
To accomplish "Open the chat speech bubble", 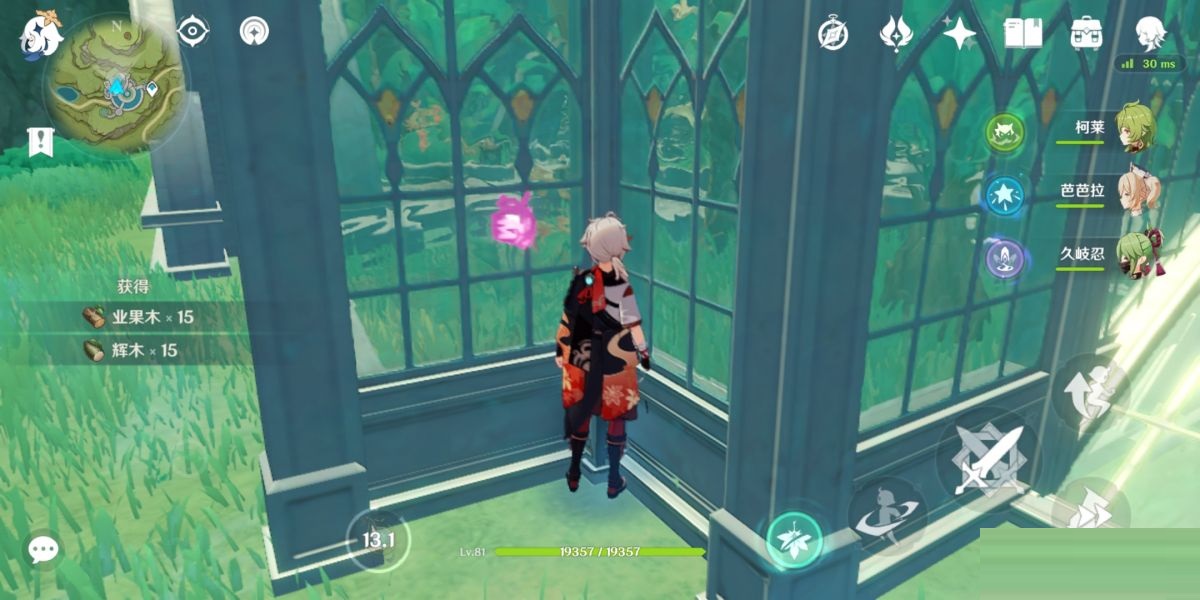I will (43, 548).
